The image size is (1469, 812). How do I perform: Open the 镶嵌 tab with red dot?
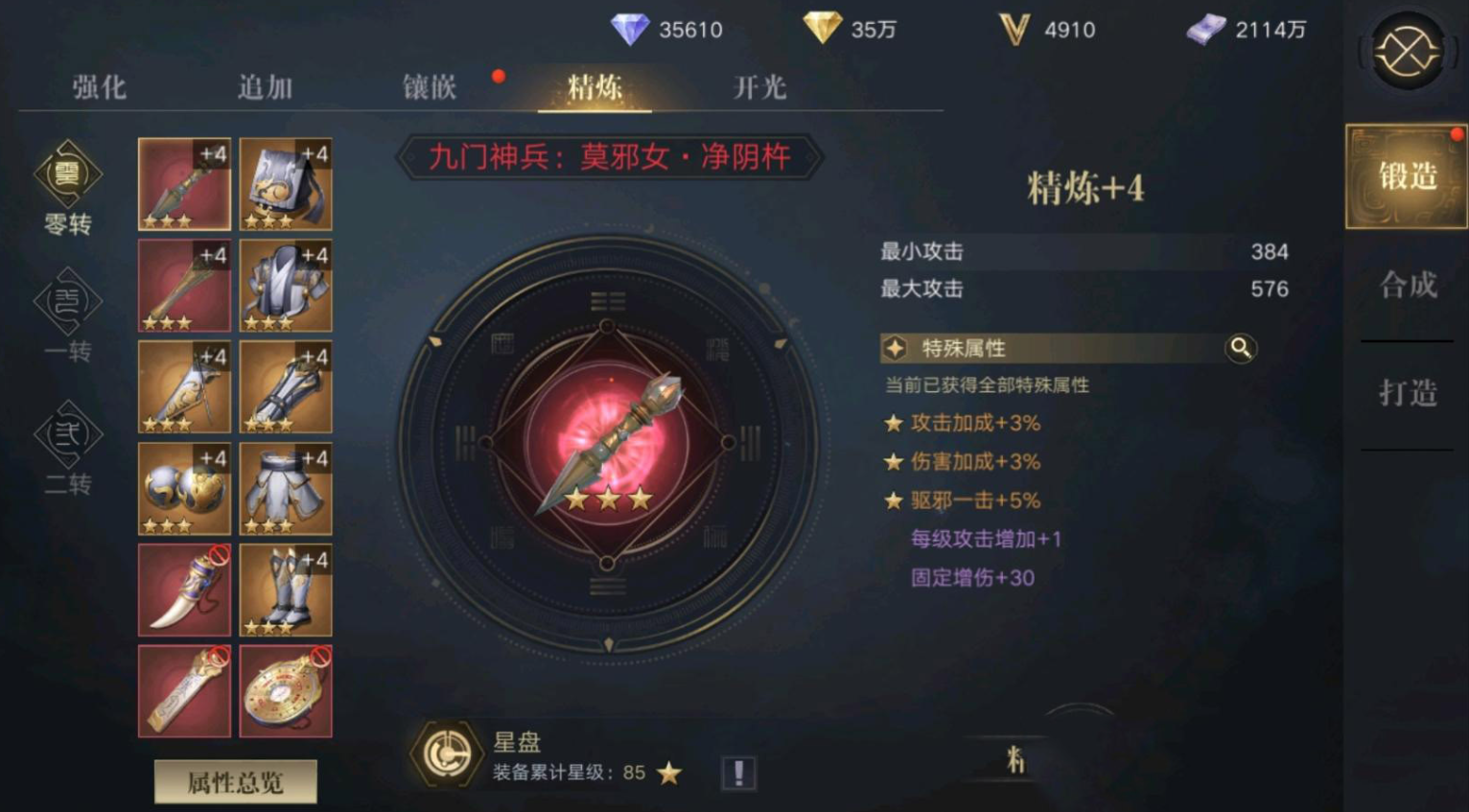[429, 86]
